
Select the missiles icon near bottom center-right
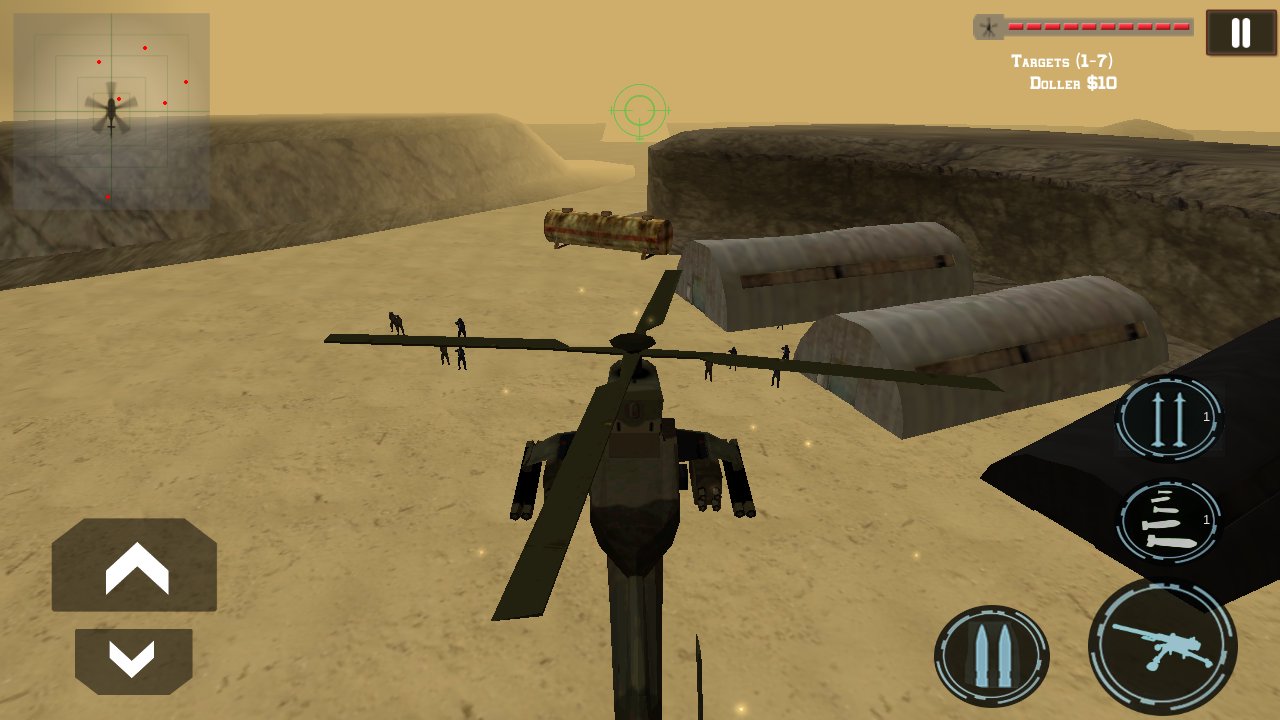click(993, 651)
